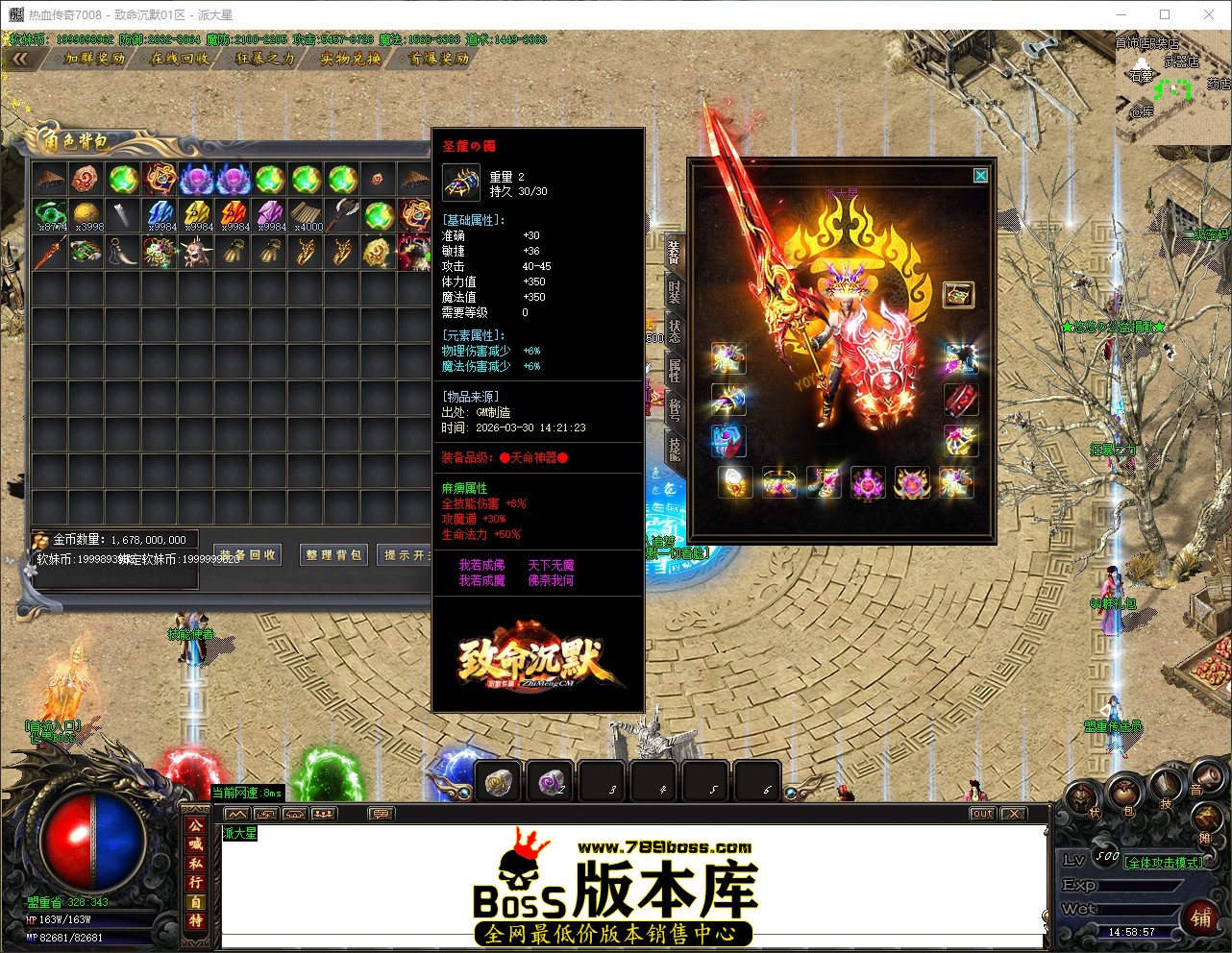
Task: Open the treasure chest icon in the equipment panel
Action: pos(958,294)
